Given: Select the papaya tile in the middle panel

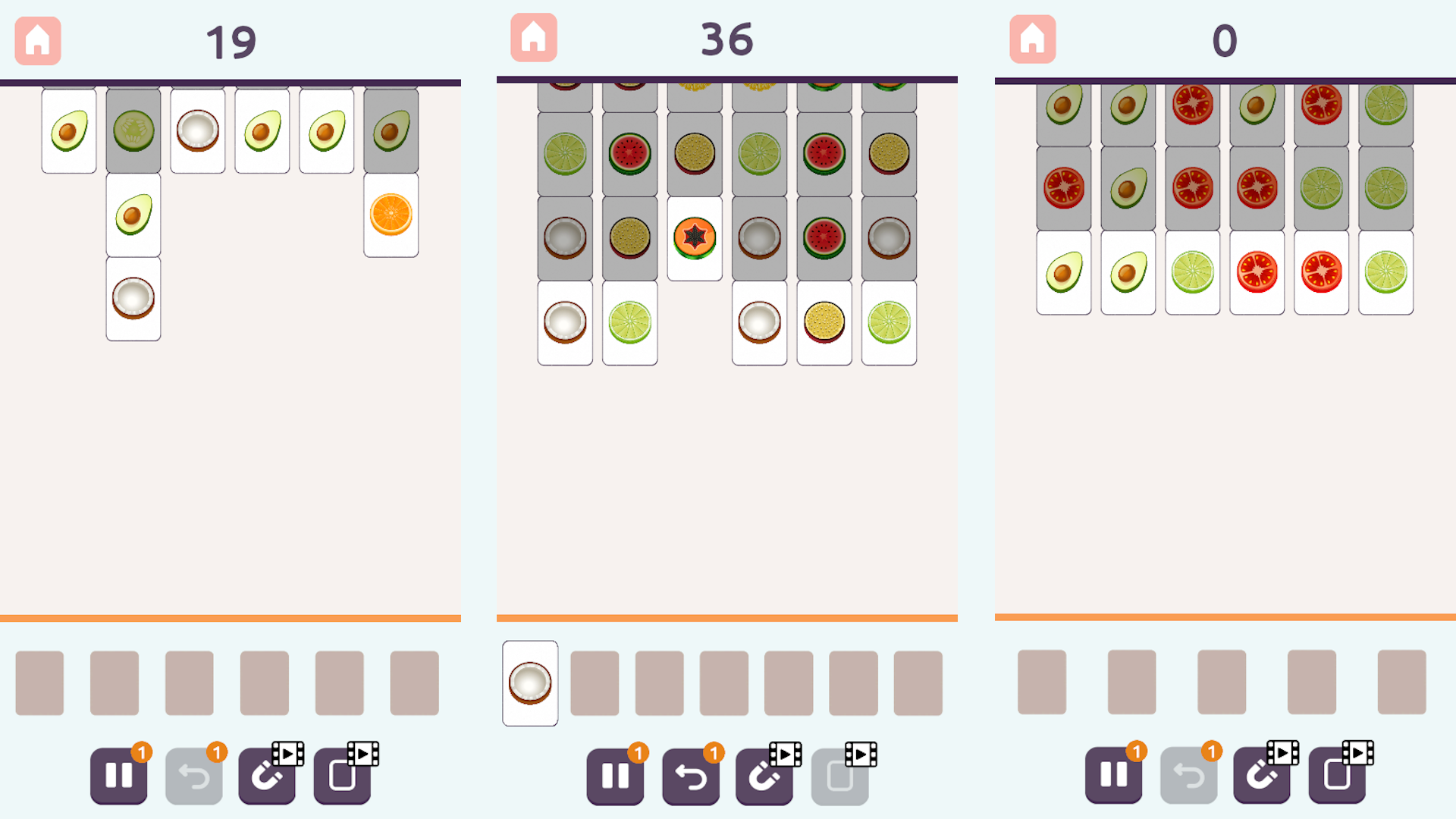Looking at the screenshot, I should point(694,237).
